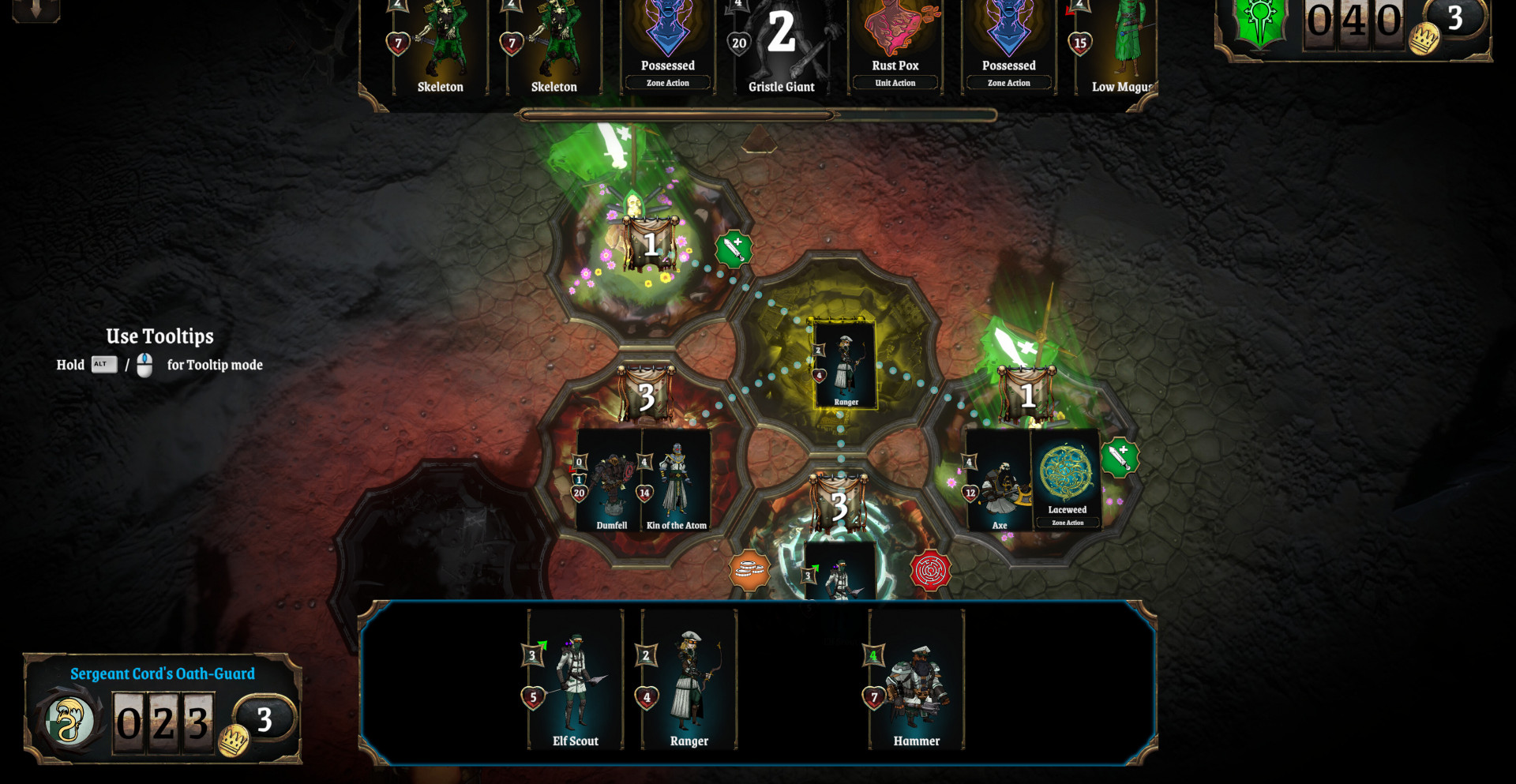Viewport: 1516px width, 784px height.
Task: Choose the Ranger card from your hand
Action: [689, 679]
